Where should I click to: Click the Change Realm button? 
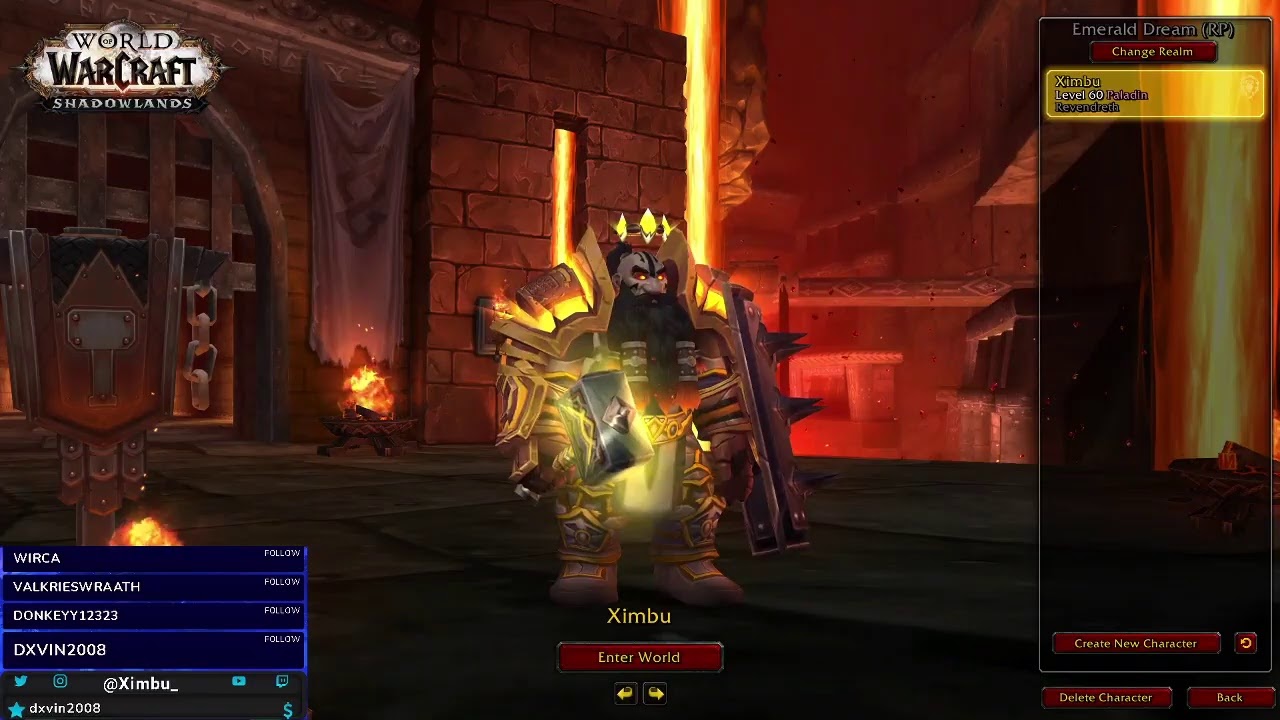pos(1153,51)
